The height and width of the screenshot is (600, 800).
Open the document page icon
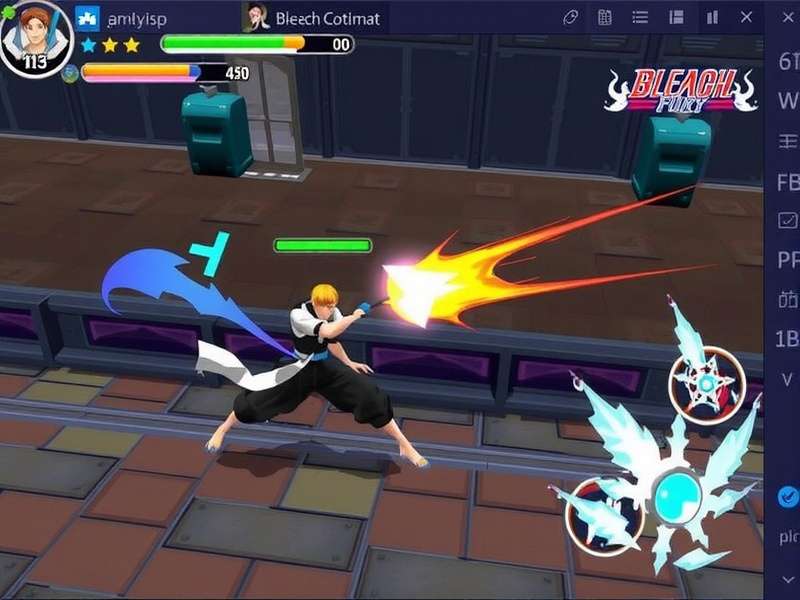pos(605,17)
